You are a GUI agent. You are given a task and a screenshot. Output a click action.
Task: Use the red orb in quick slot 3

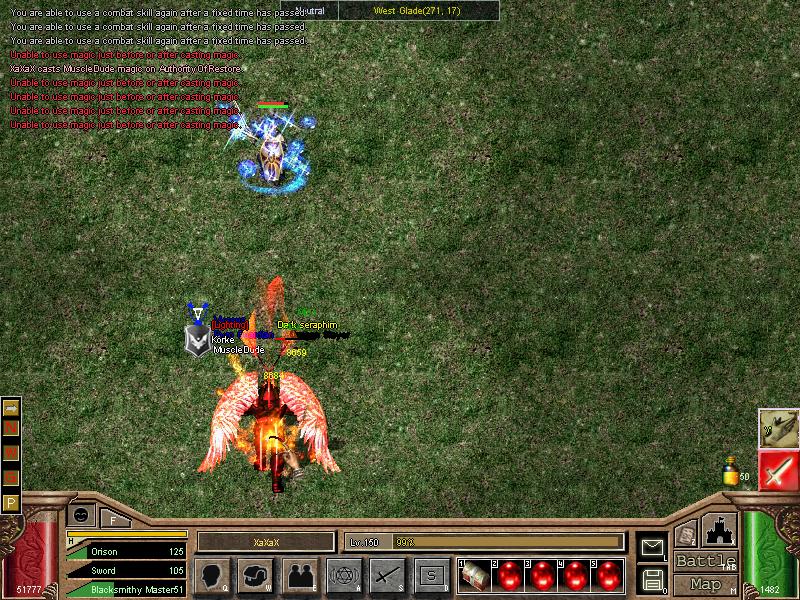click(540, 576)
